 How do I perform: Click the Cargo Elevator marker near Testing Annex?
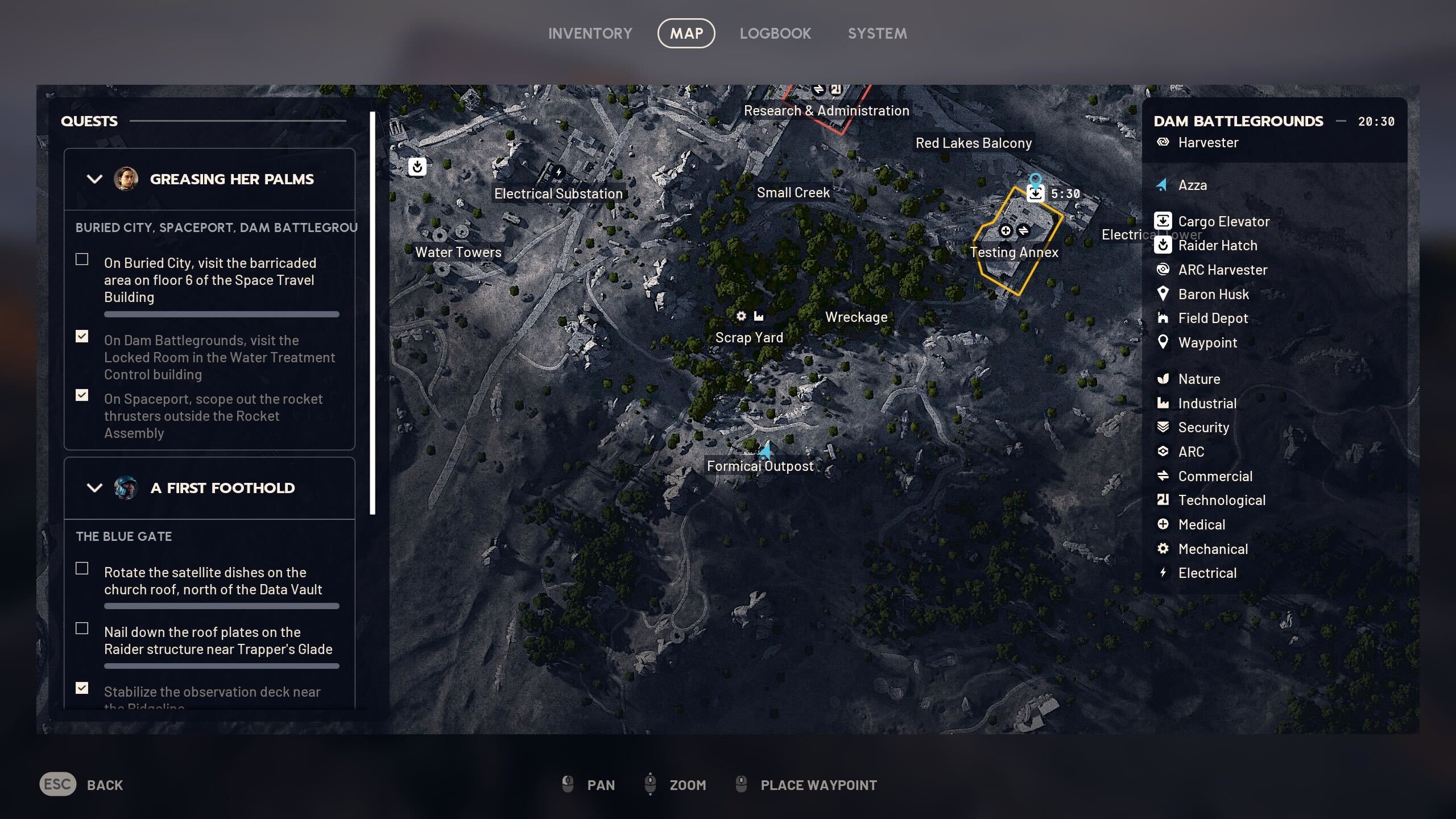point(1036,193)
